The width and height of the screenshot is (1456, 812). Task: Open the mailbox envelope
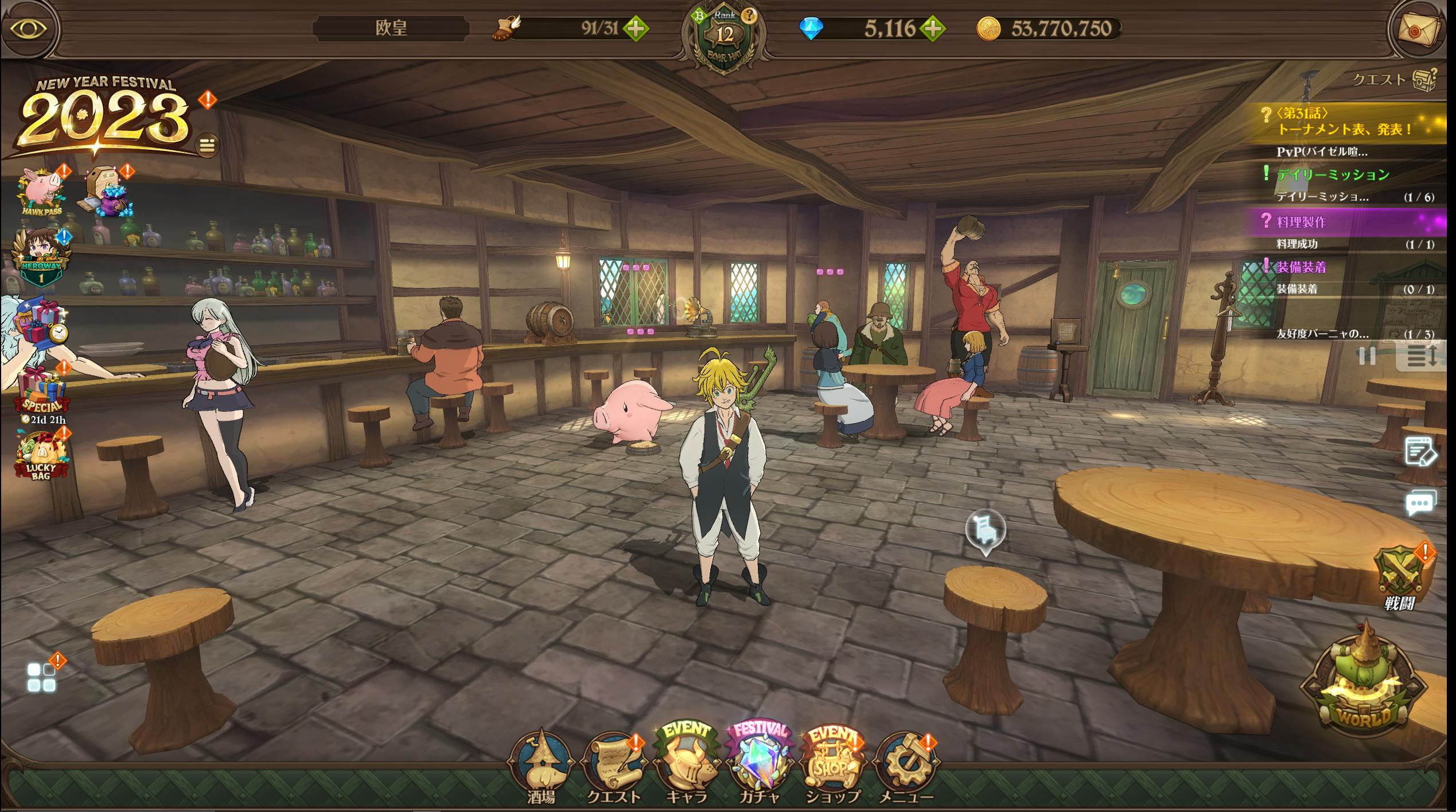tap(1419, 29)
